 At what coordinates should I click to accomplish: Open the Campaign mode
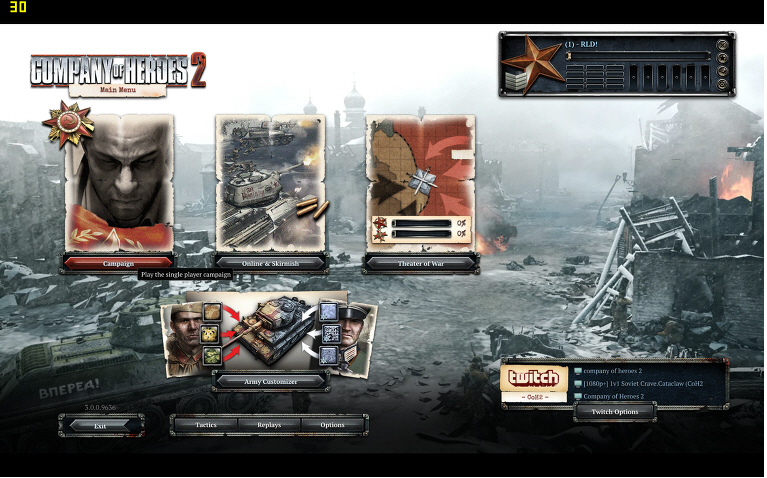click(118, 264)
